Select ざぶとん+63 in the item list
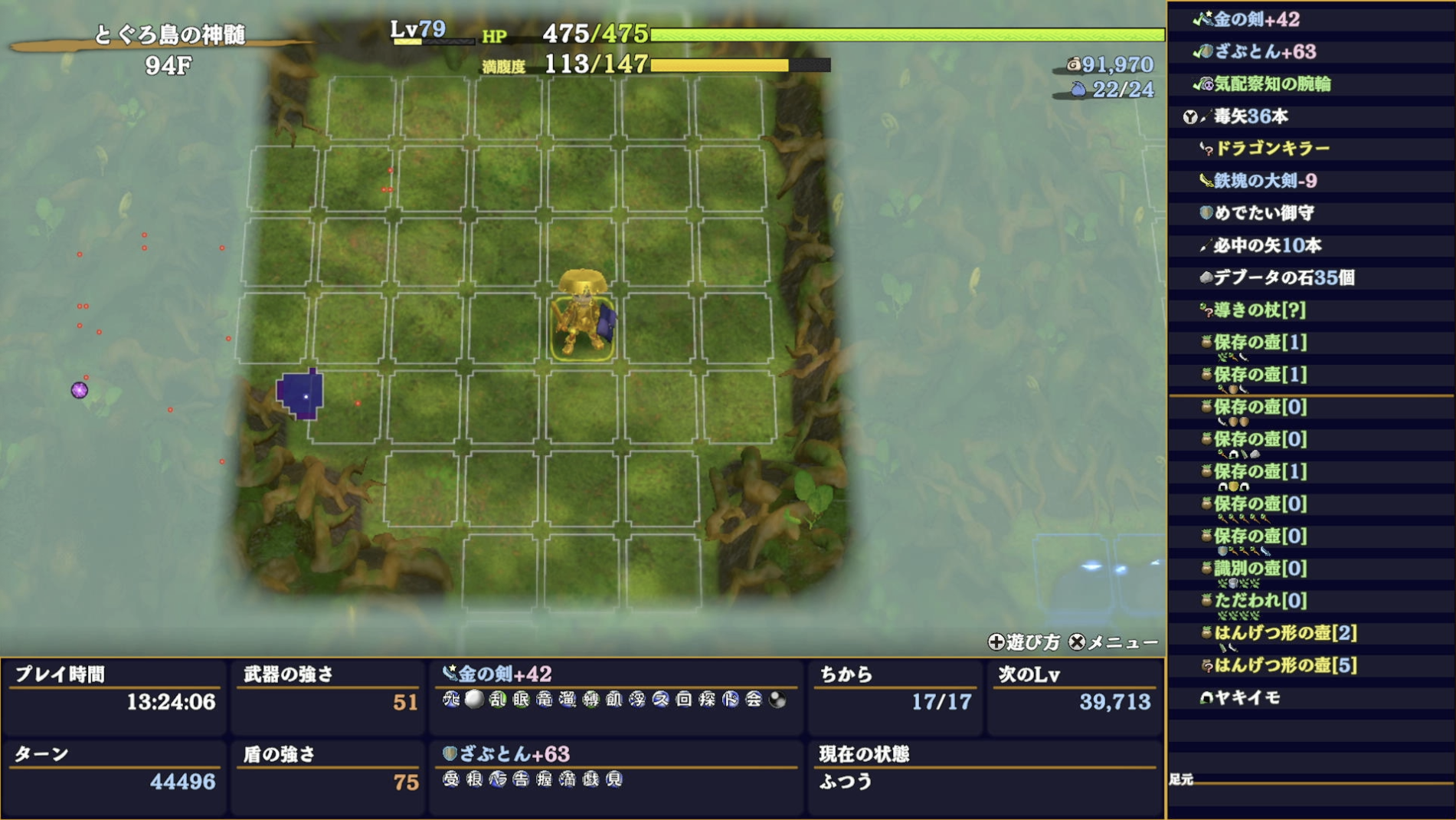Viewport: 1456px width, 820px height. pos(1264,52)
